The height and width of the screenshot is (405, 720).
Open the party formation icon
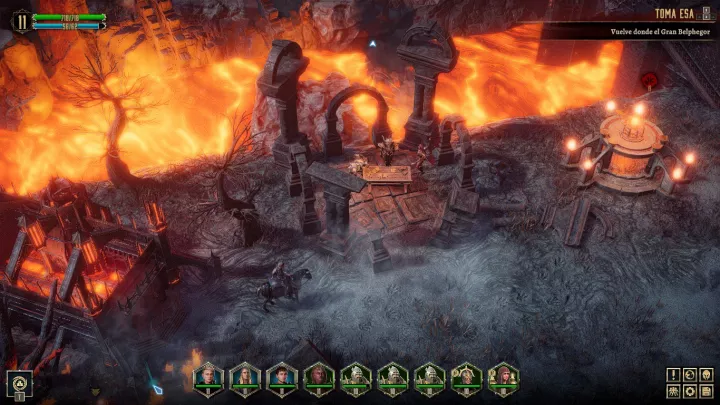674,389
